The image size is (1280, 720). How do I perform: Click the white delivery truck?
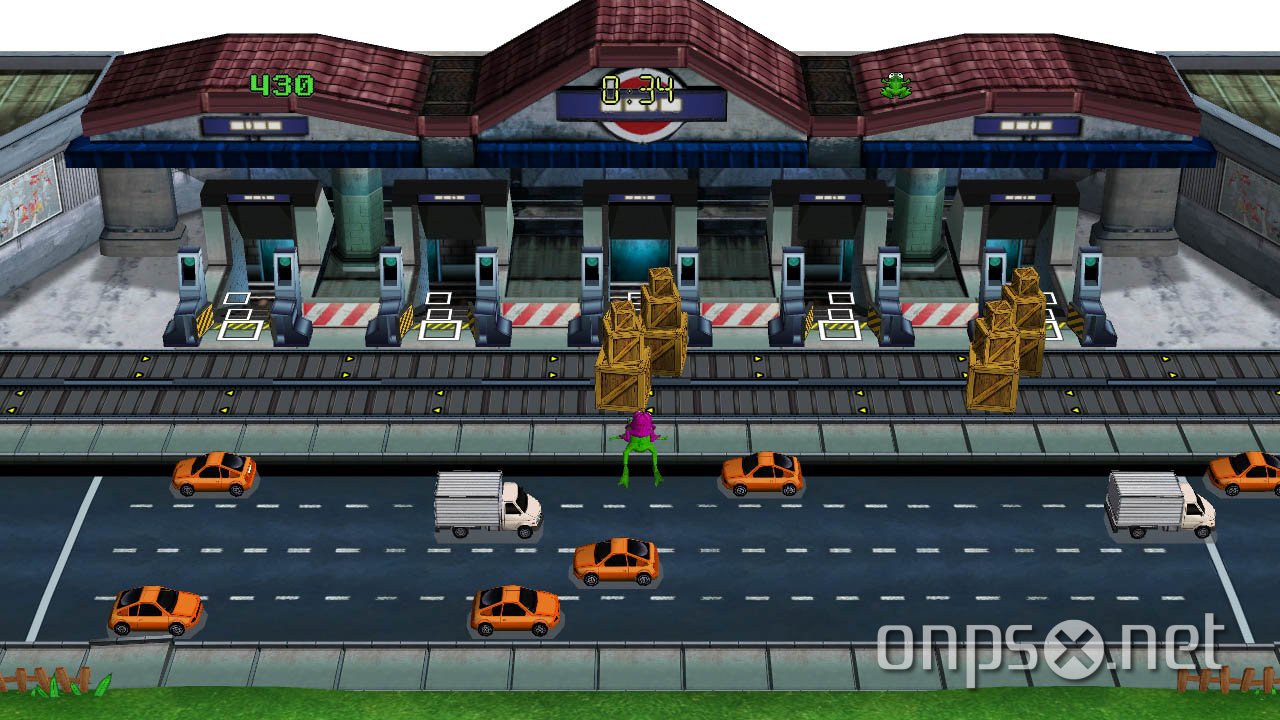pos(487,505)
